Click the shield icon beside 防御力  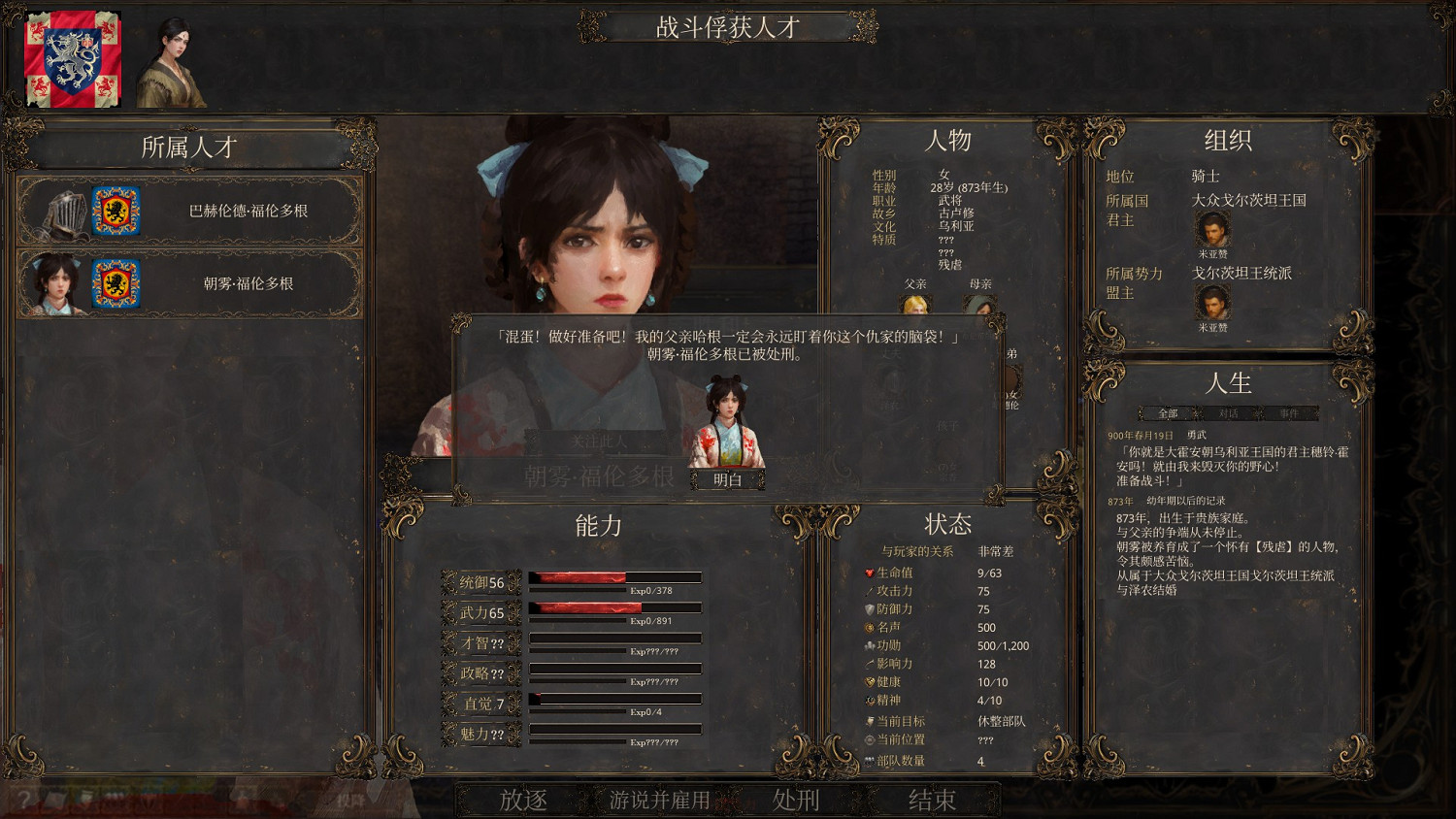(x=870, y=609)
